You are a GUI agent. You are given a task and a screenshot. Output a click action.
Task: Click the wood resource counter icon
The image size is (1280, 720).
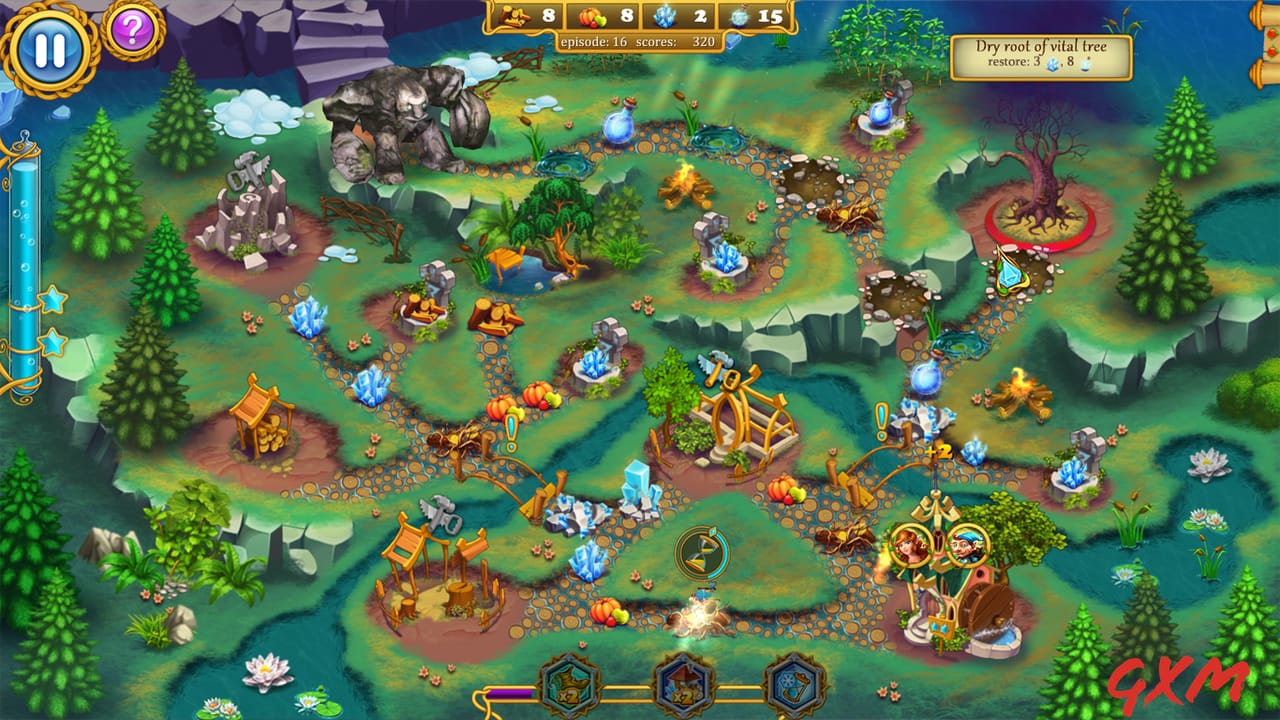(x=516, y=17)
